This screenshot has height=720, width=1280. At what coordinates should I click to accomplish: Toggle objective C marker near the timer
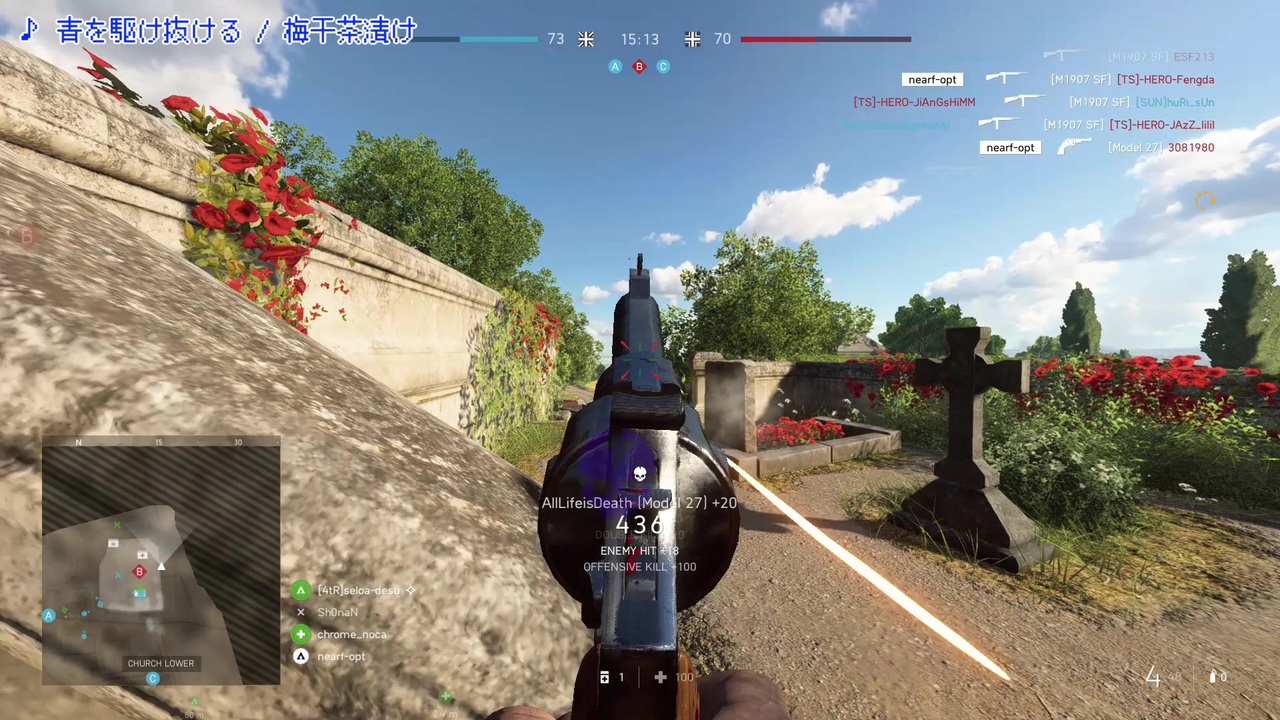click(x=663, y=66)
